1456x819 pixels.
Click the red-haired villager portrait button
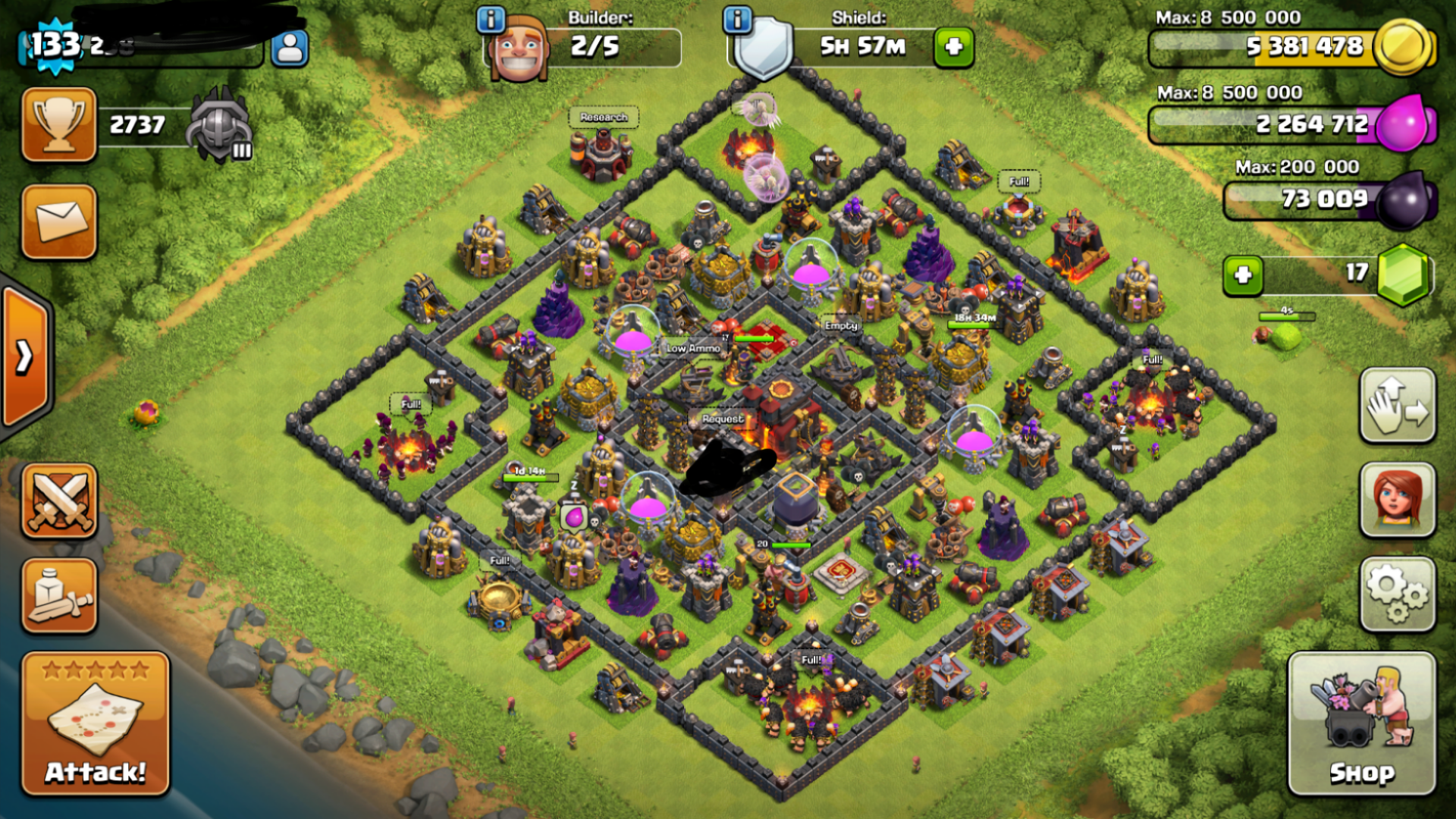pos(1398,500)
